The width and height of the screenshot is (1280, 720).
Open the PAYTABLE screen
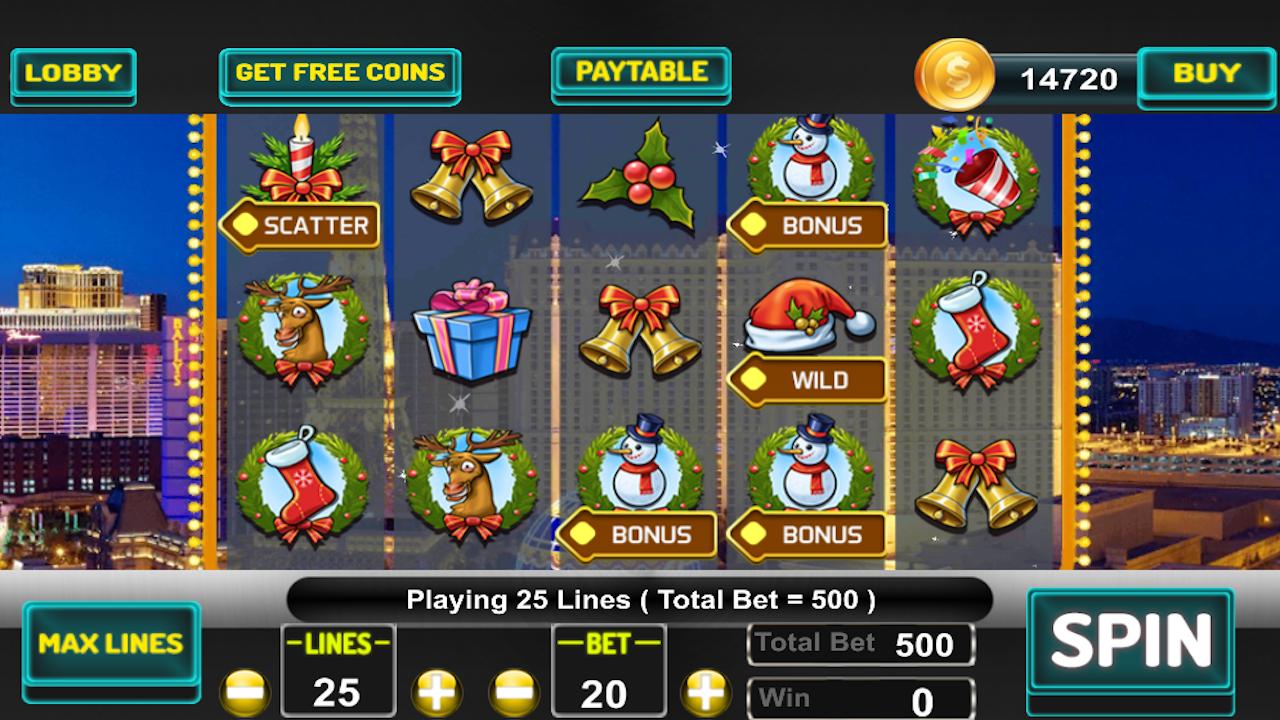tap(640, 73)
